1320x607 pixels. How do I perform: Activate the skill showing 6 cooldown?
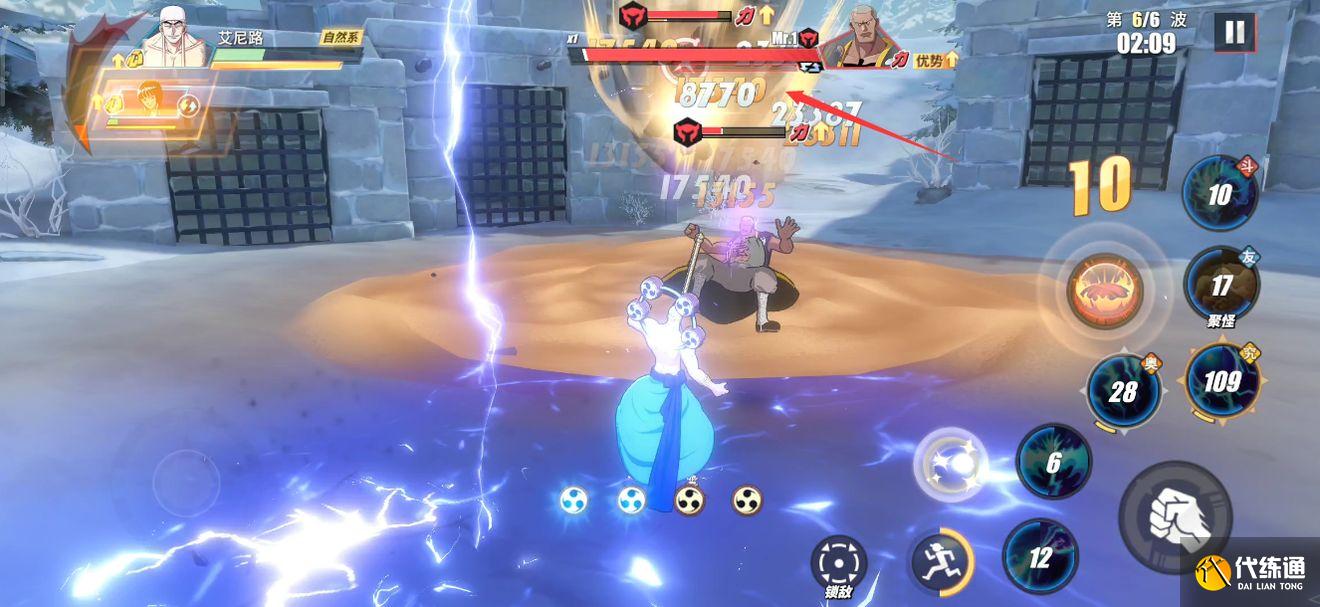coord(1053,462)
